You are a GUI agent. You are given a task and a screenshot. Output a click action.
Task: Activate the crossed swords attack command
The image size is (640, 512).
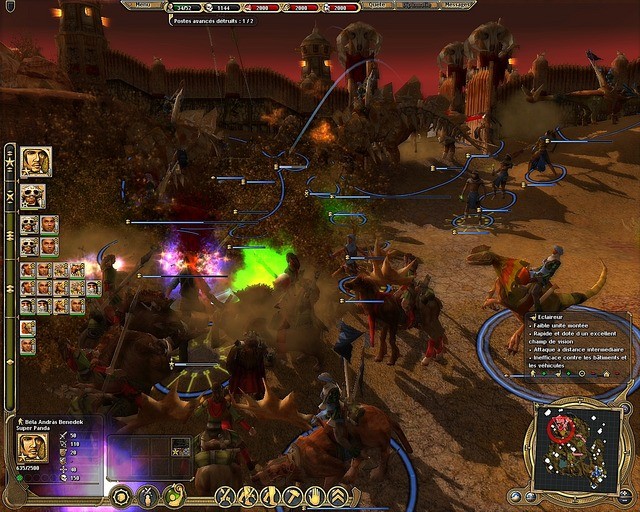(226, 495)
